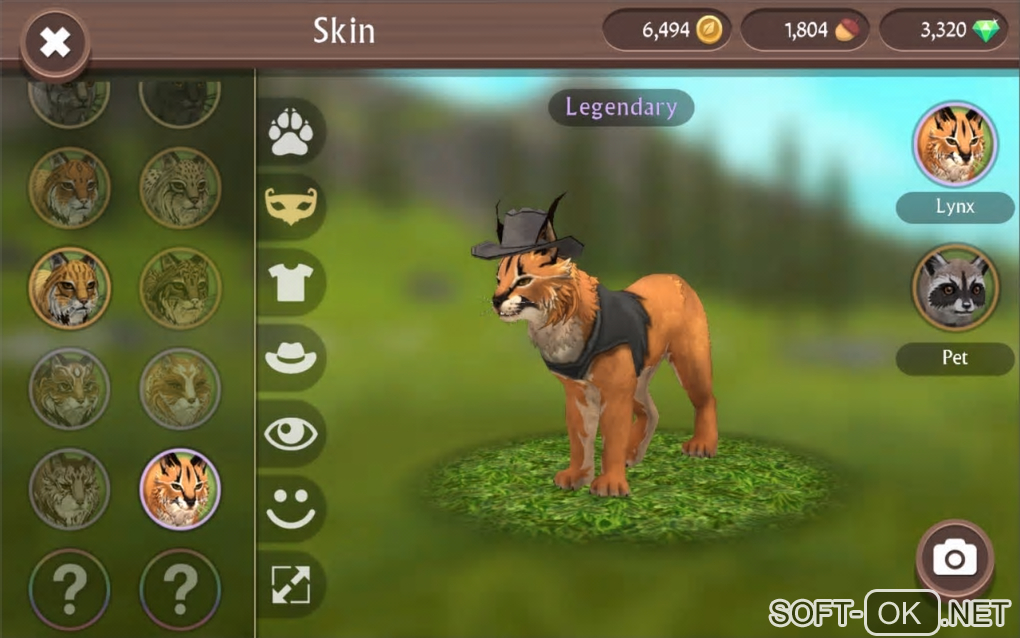
Task: Select the Lynx character portrait
Action: tap(955, 144)
